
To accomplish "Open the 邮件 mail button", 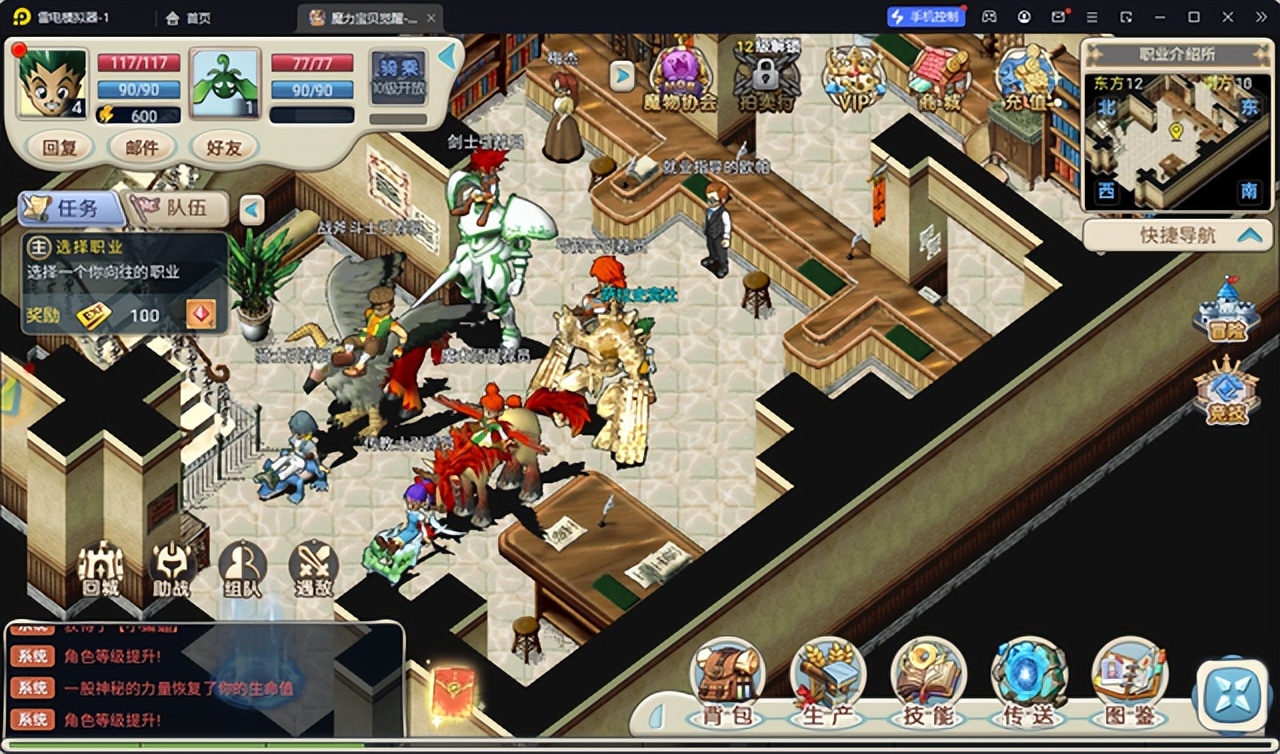I will point(142,148).
